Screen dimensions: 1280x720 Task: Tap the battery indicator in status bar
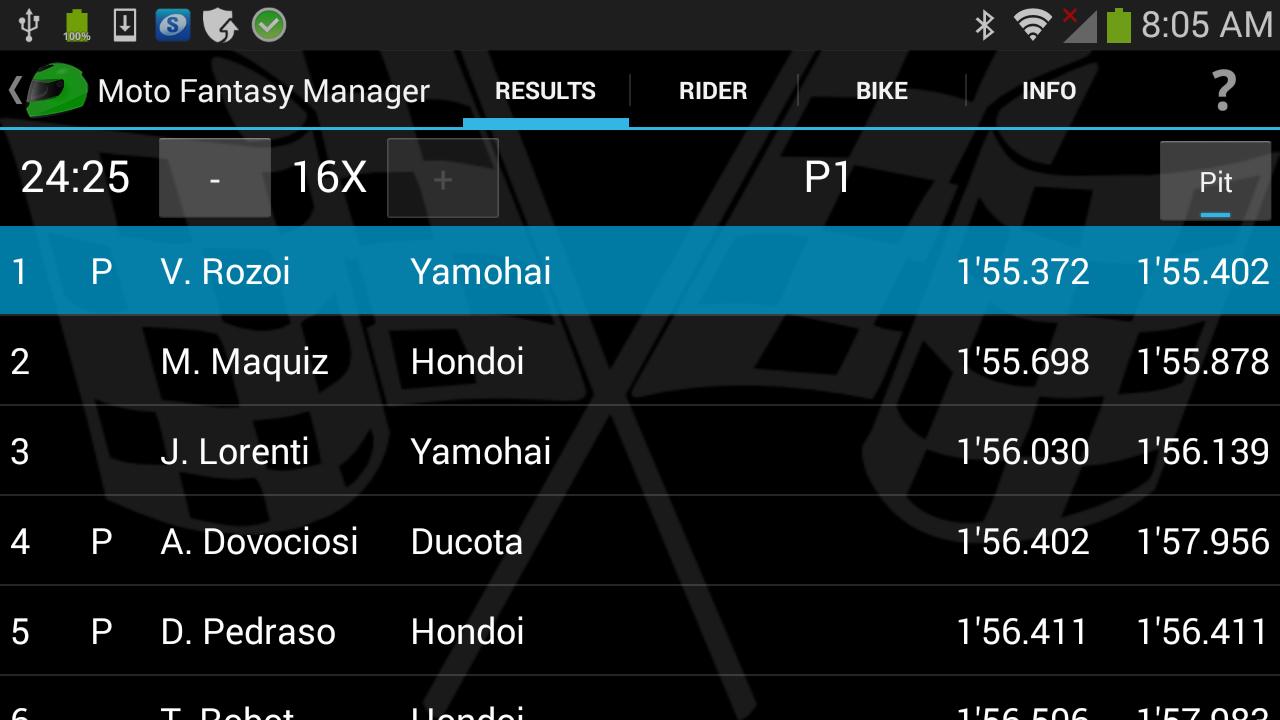pyautogui.click(x=1120, y=24)
